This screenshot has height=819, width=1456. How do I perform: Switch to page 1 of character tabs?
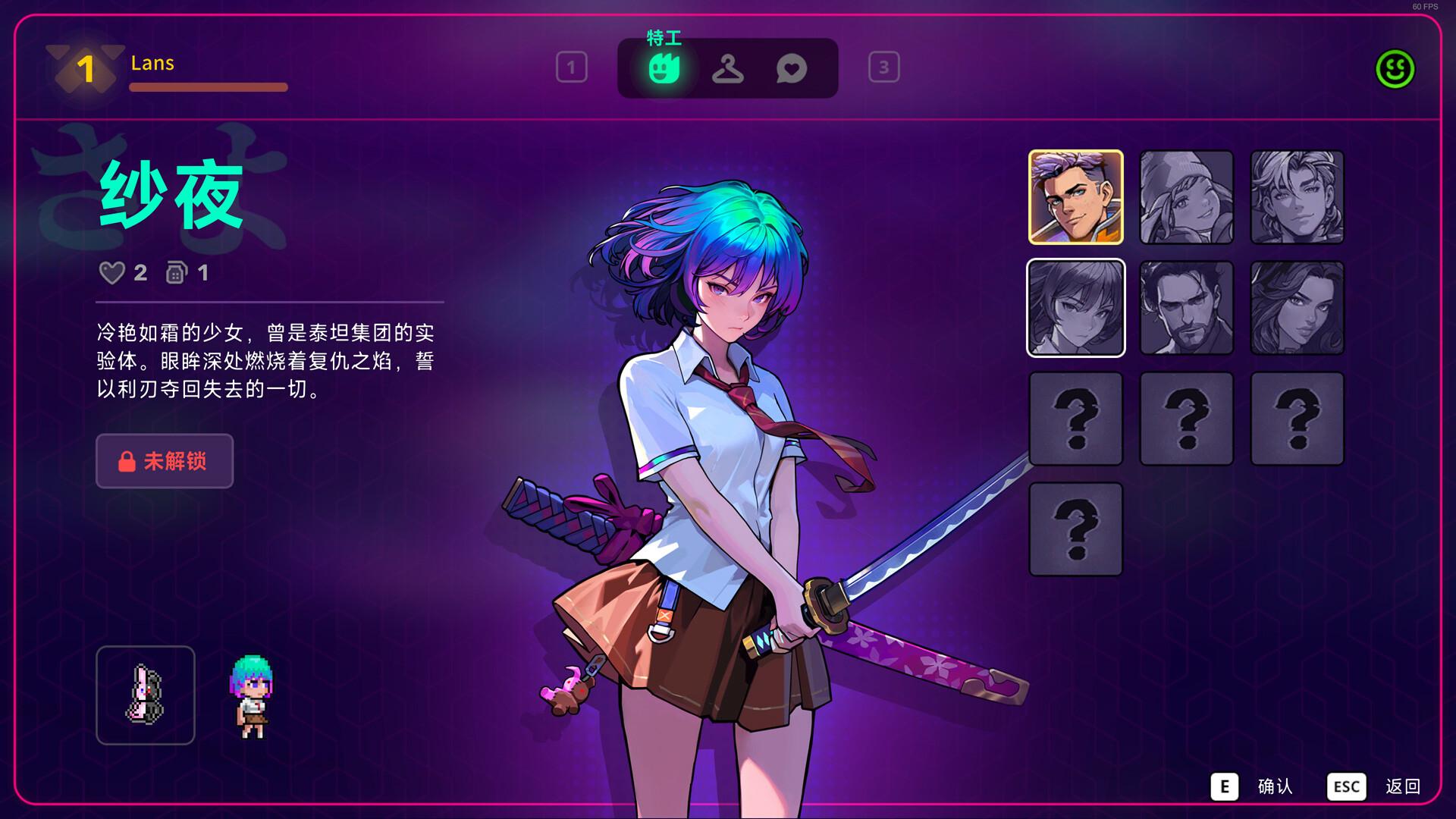point(572,68)
